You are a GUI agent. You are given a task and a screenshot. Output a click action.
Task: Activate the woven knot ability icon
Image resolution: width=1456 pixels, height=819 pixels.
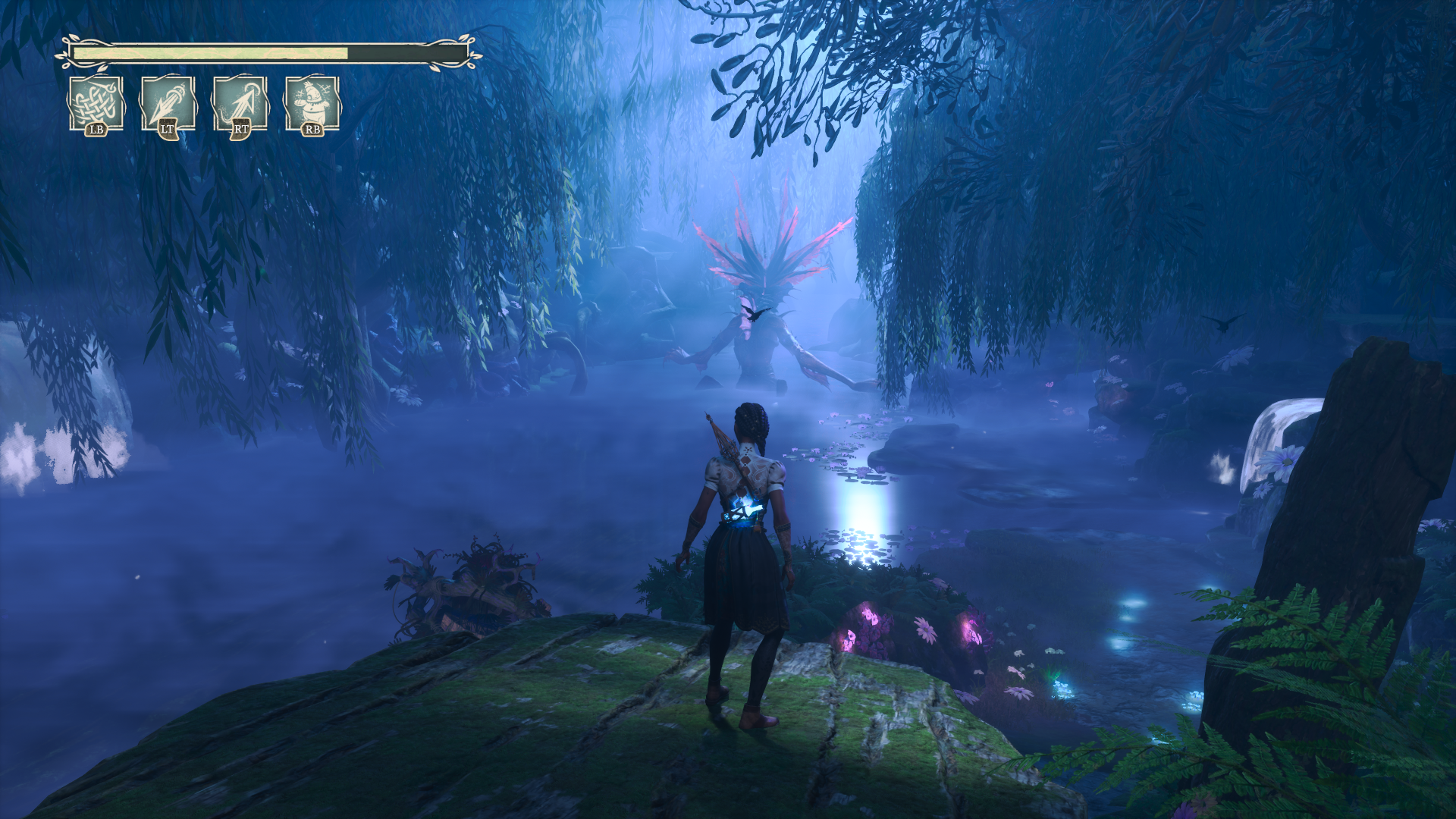96,104
